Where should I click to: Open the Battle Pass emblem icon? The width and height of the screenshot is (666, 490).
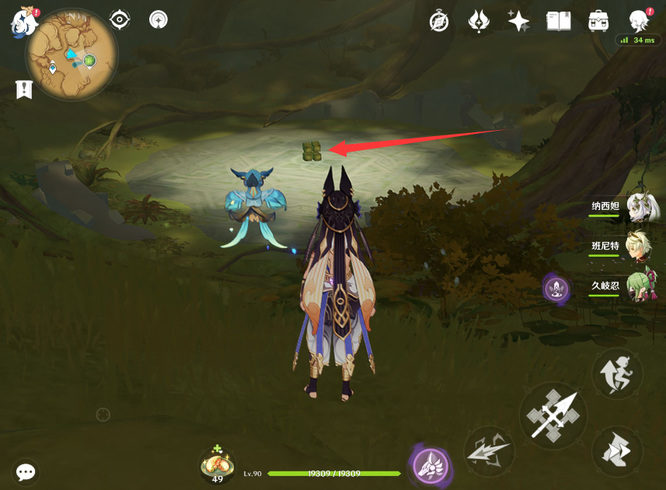point(479,21)
